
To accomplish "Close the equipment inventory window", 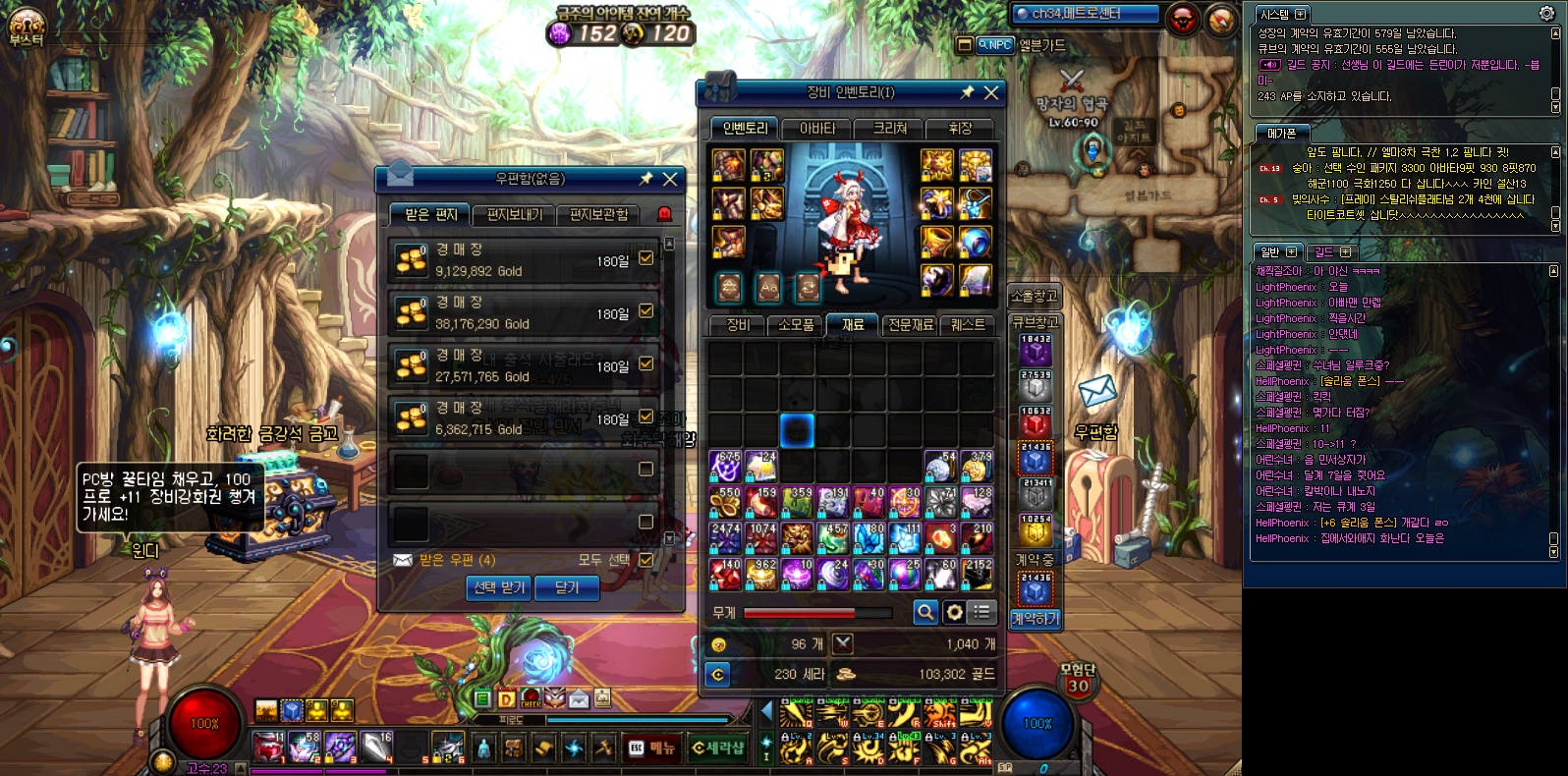I will 991,92.
